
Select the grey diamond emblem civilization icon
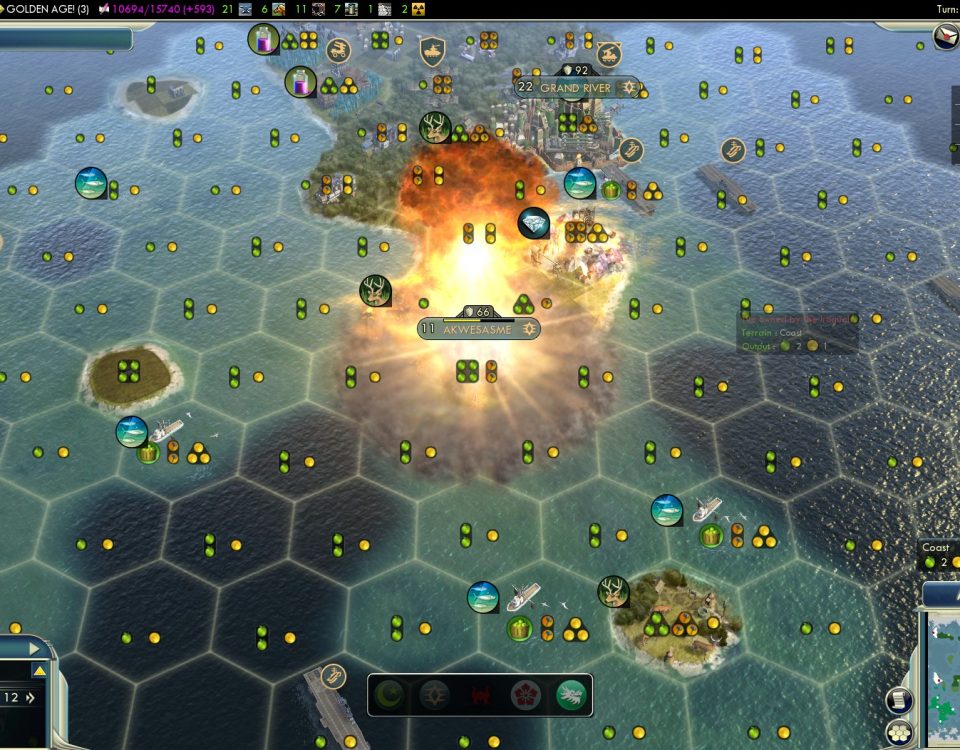click(435, 695)
